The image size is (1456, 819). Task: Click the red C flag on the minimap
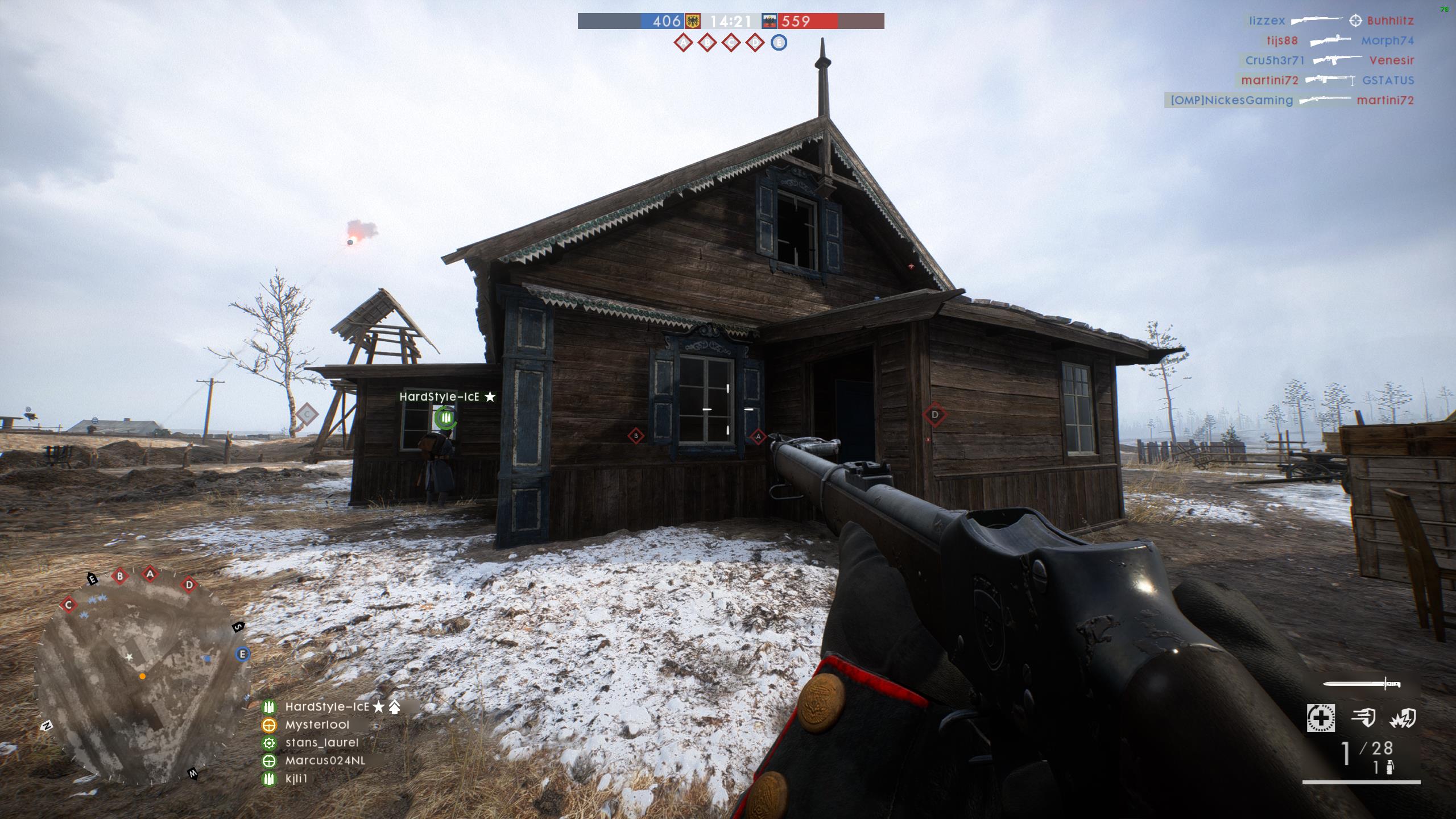(x=69, y=605)
